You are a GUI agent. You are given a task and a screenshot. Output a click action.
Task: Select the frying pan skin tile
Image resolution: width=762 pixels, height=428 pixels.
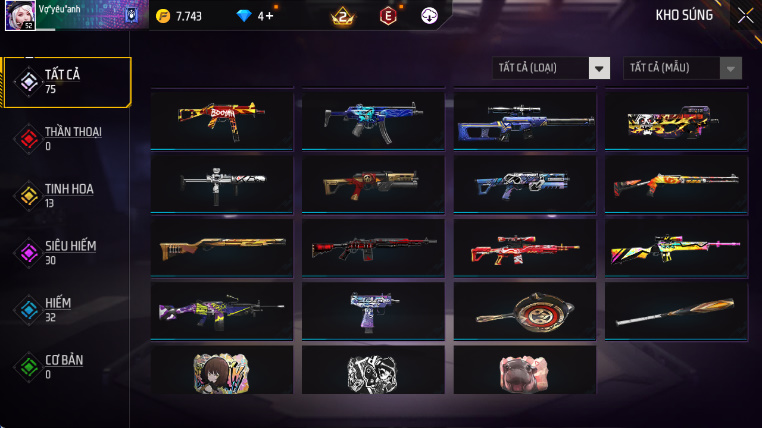(x=525, y=311)
